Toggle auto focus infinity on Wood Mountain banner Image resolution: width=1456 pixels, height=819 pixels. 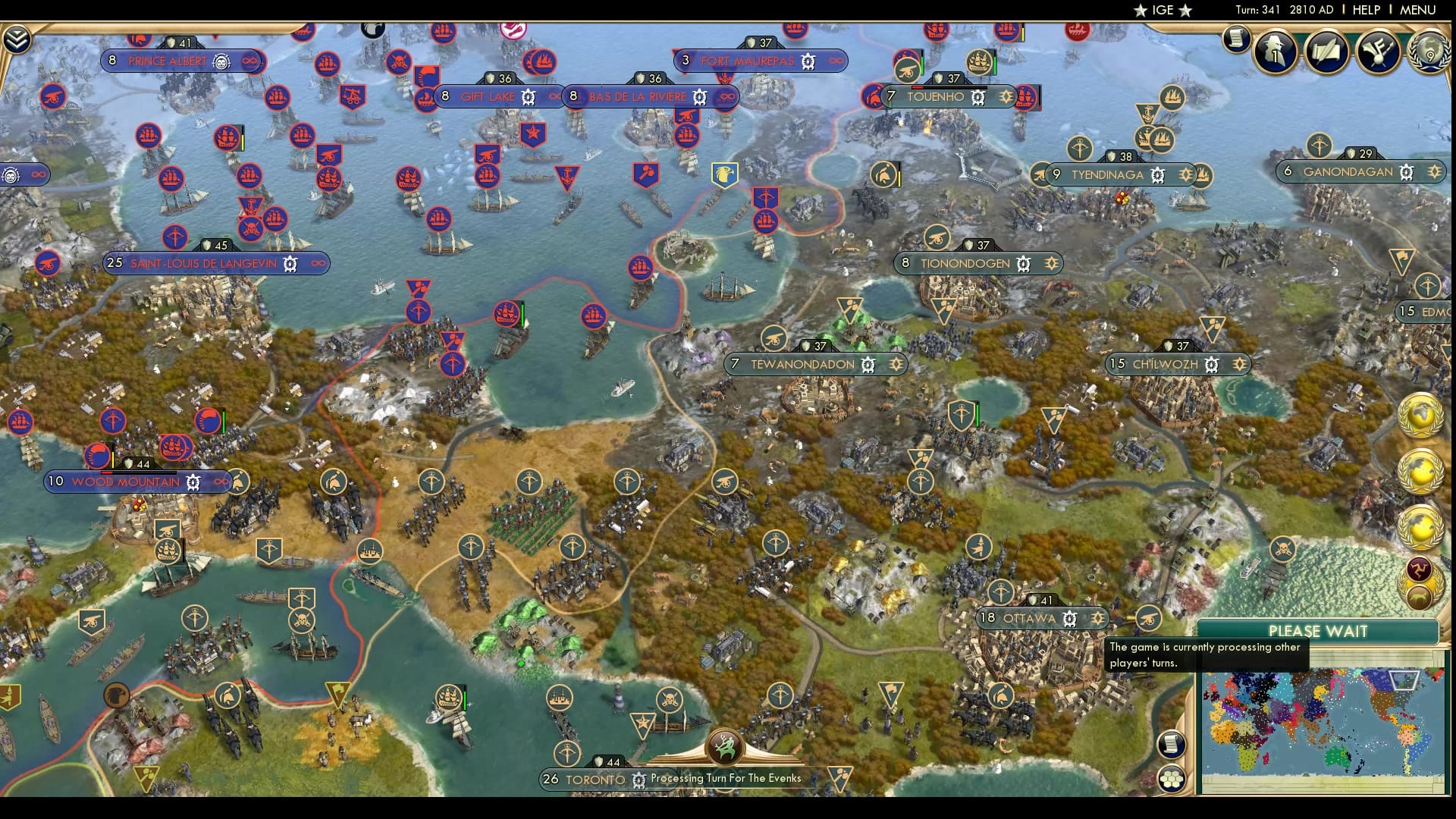(x=220, y=482)
